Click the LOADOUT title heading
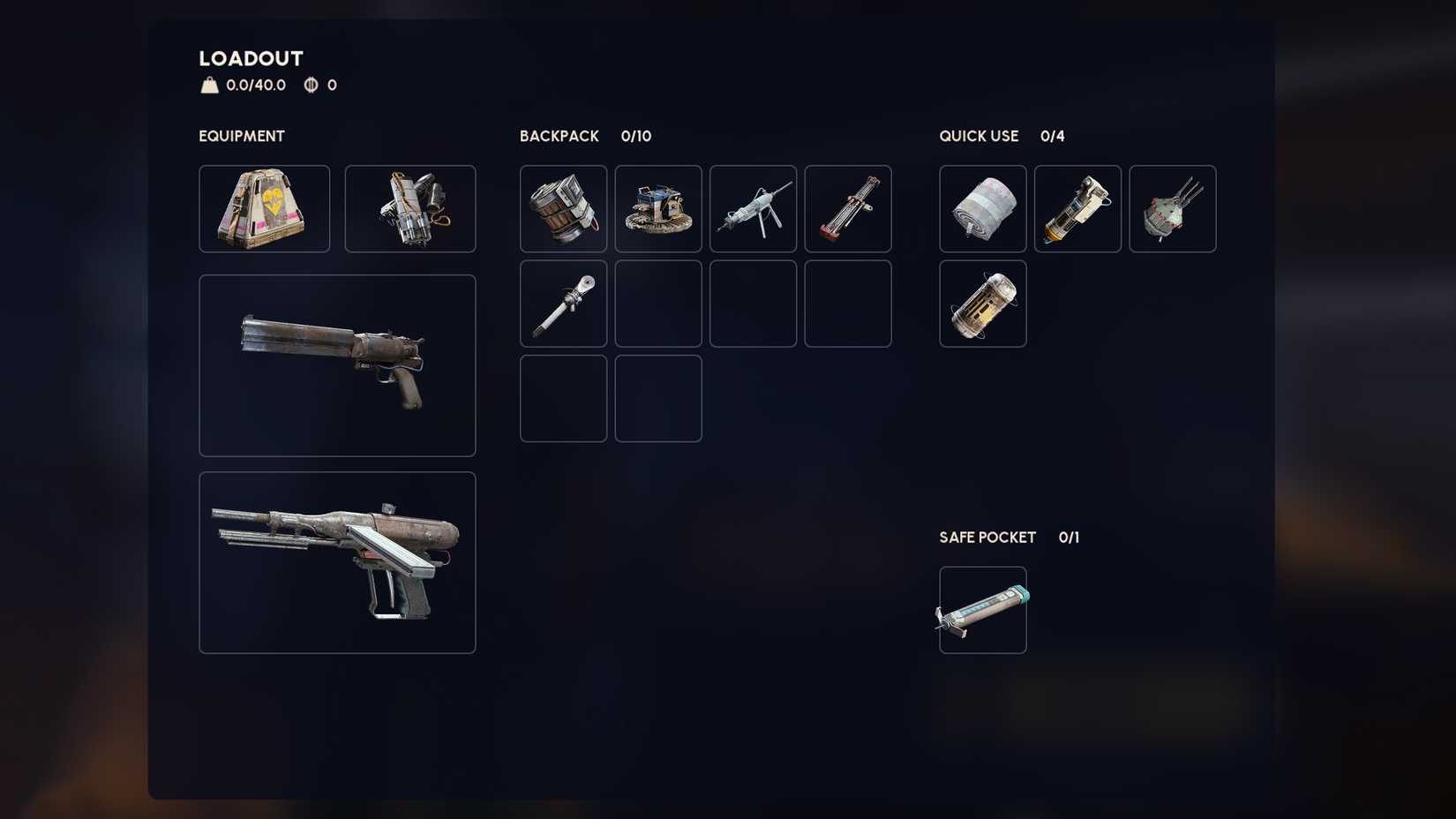Viewport: 1456px width, 819px height. pos(250,58)
